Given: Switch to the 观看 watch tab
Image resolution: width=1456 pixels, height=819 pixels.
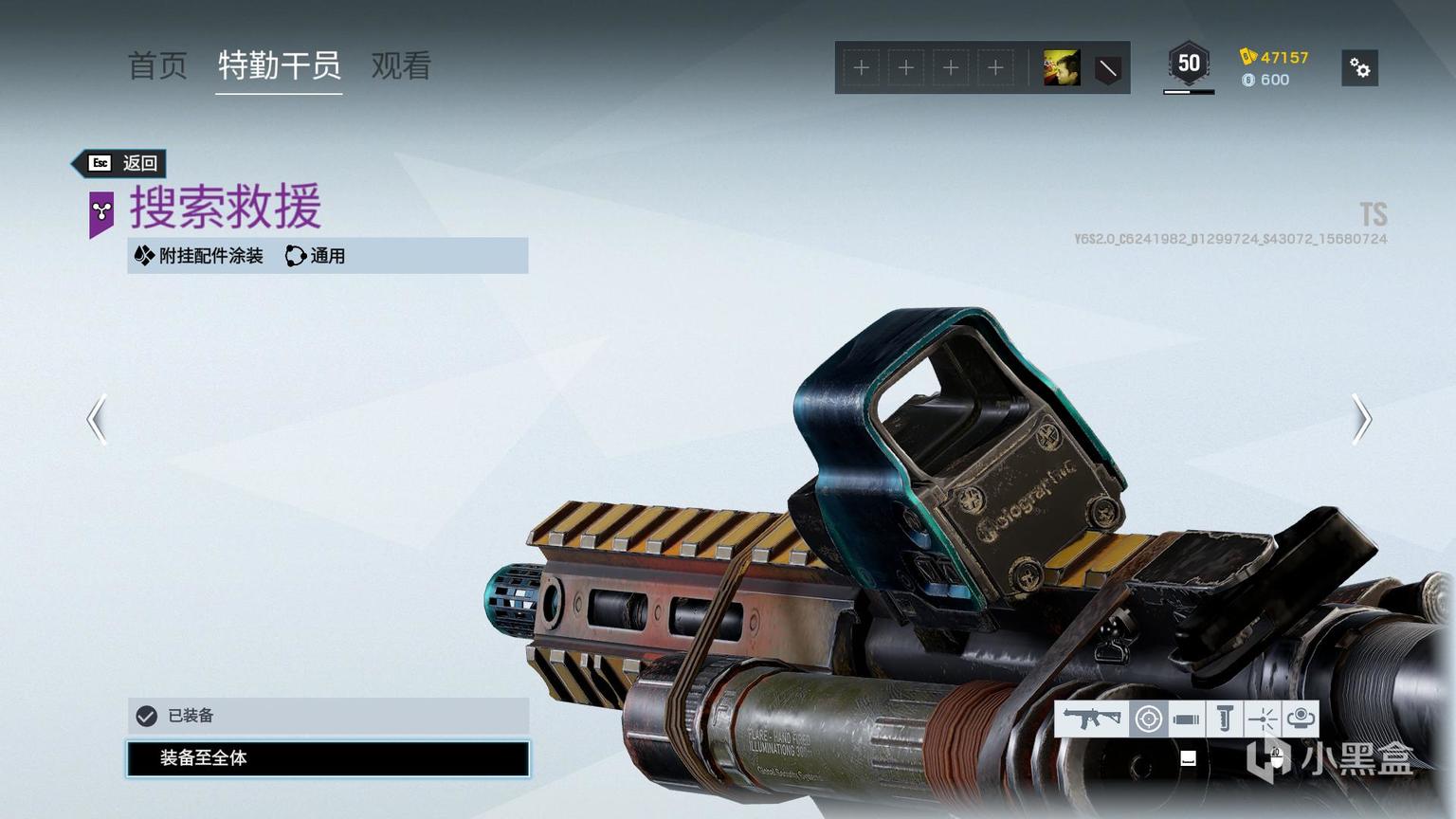Looking at the screenshot, I should (401, 65).
